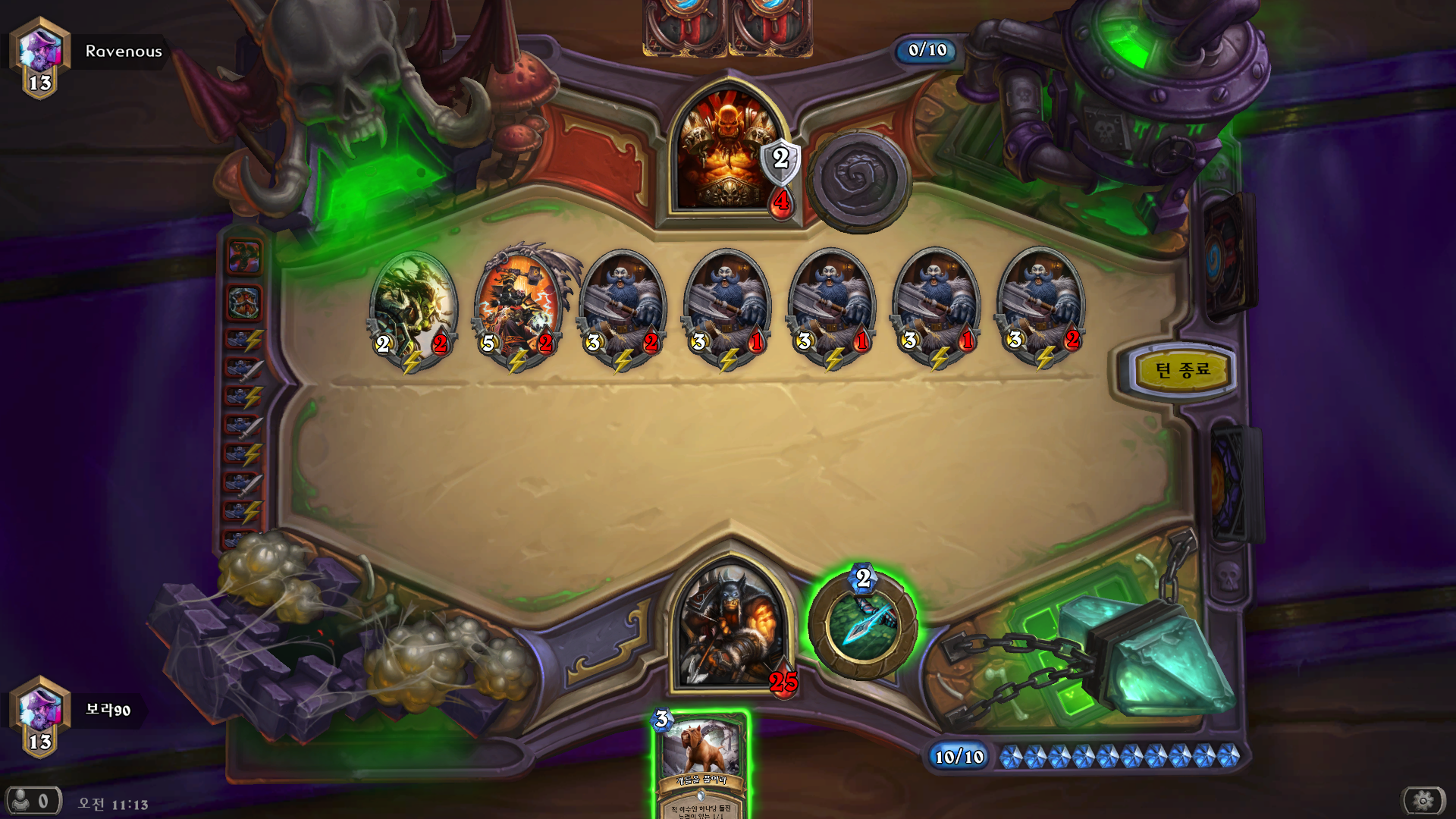The height and width of the screenshot is (819, 1456).
Task: Click your hero portrait with 25 health
Action: coord(730,626)
